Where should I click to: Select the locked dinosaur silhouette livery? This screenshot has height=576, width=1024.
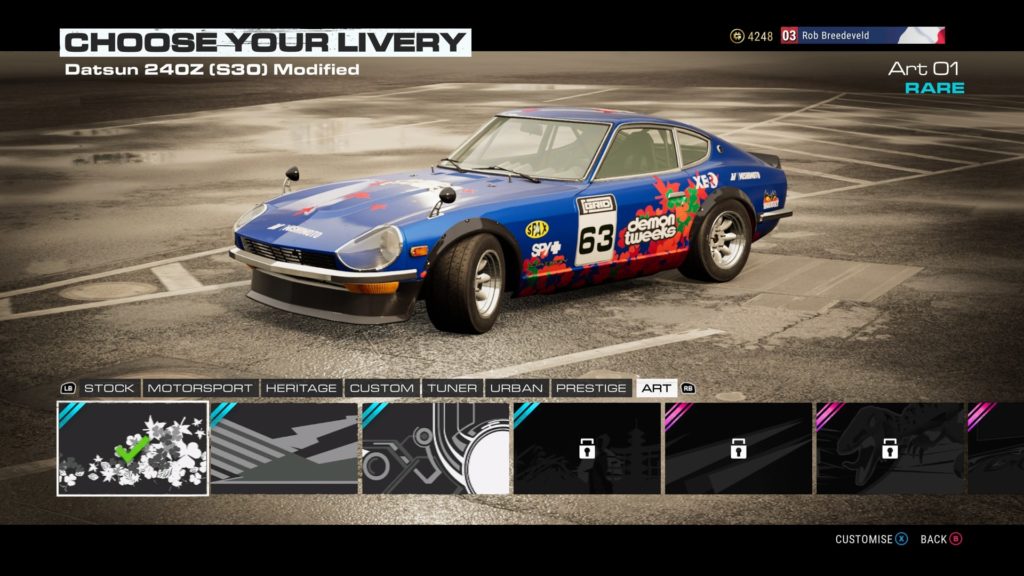(890, 448)
